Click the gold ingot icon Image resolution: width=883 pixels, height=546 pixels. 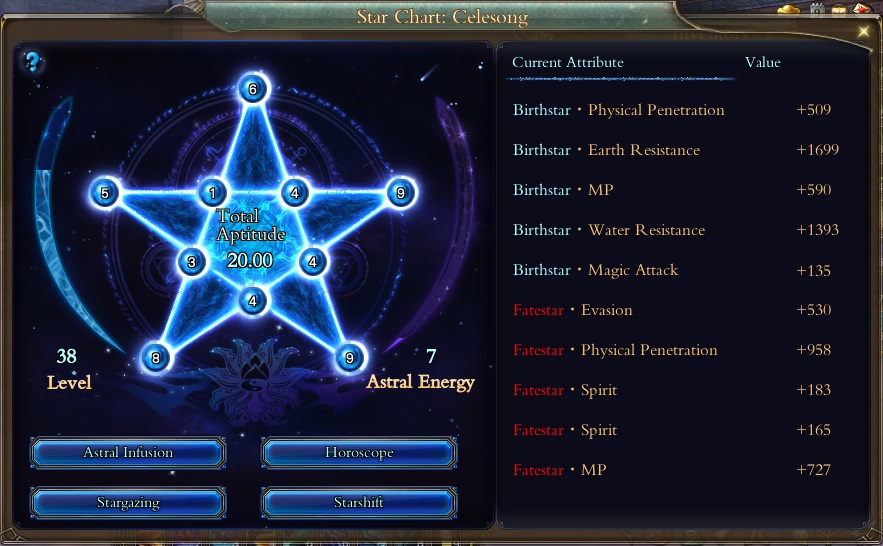789,10
